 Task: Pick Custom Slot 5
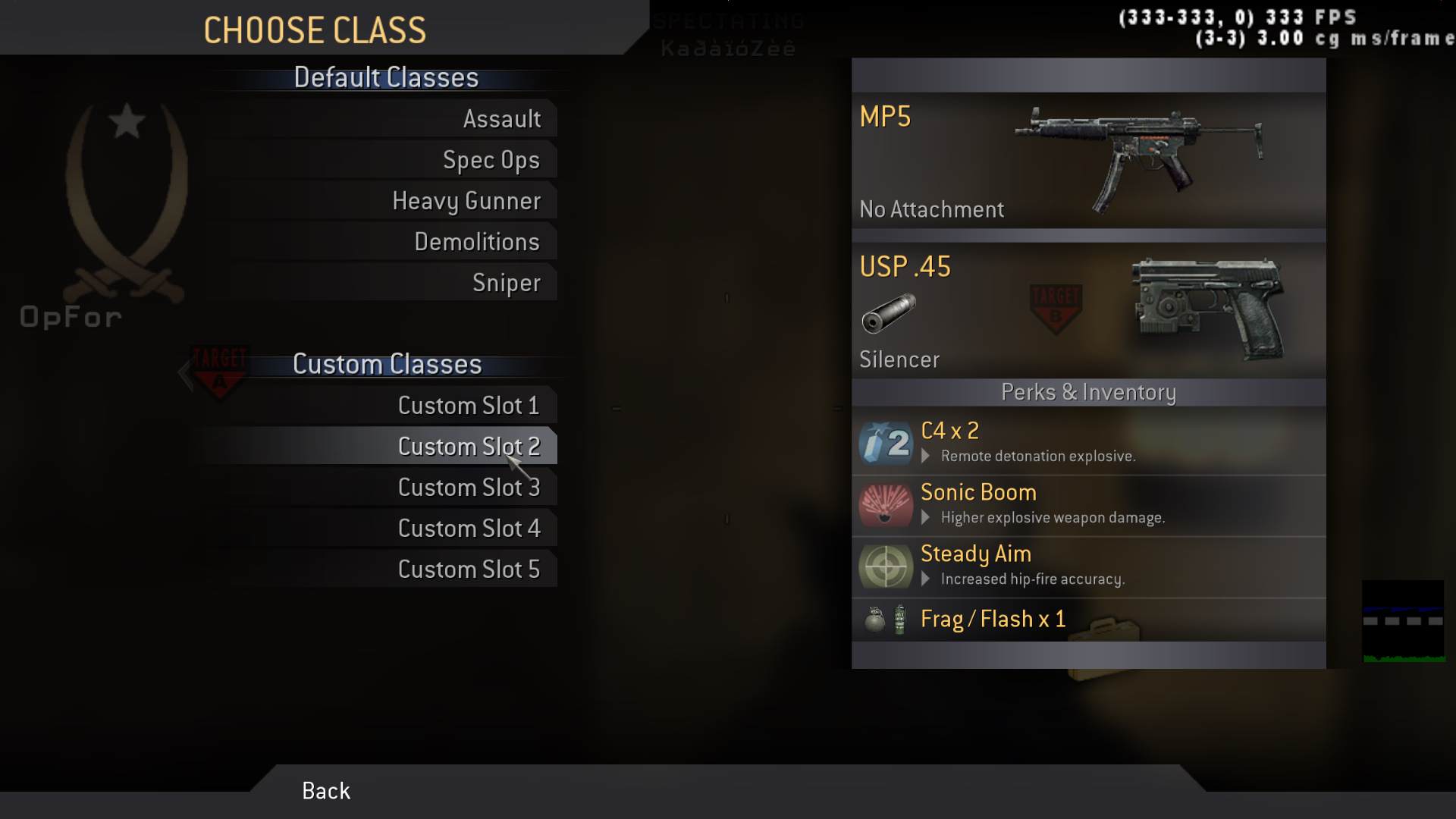click(468, 570)
